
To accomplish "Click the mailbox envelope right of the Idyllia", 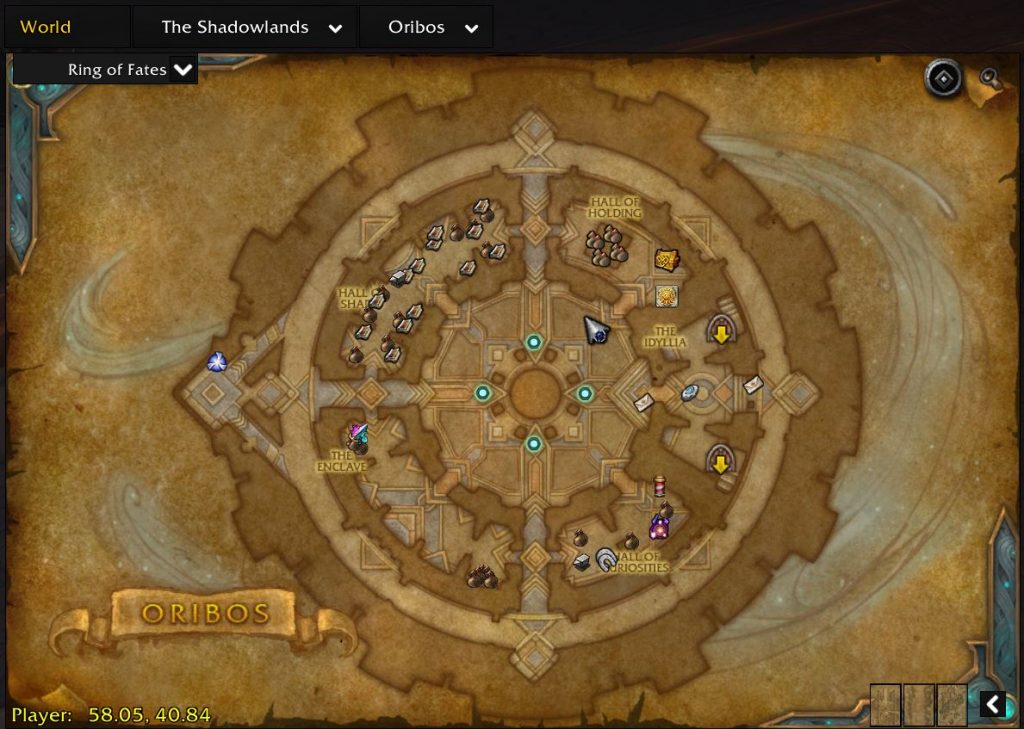I will (753, 384).
